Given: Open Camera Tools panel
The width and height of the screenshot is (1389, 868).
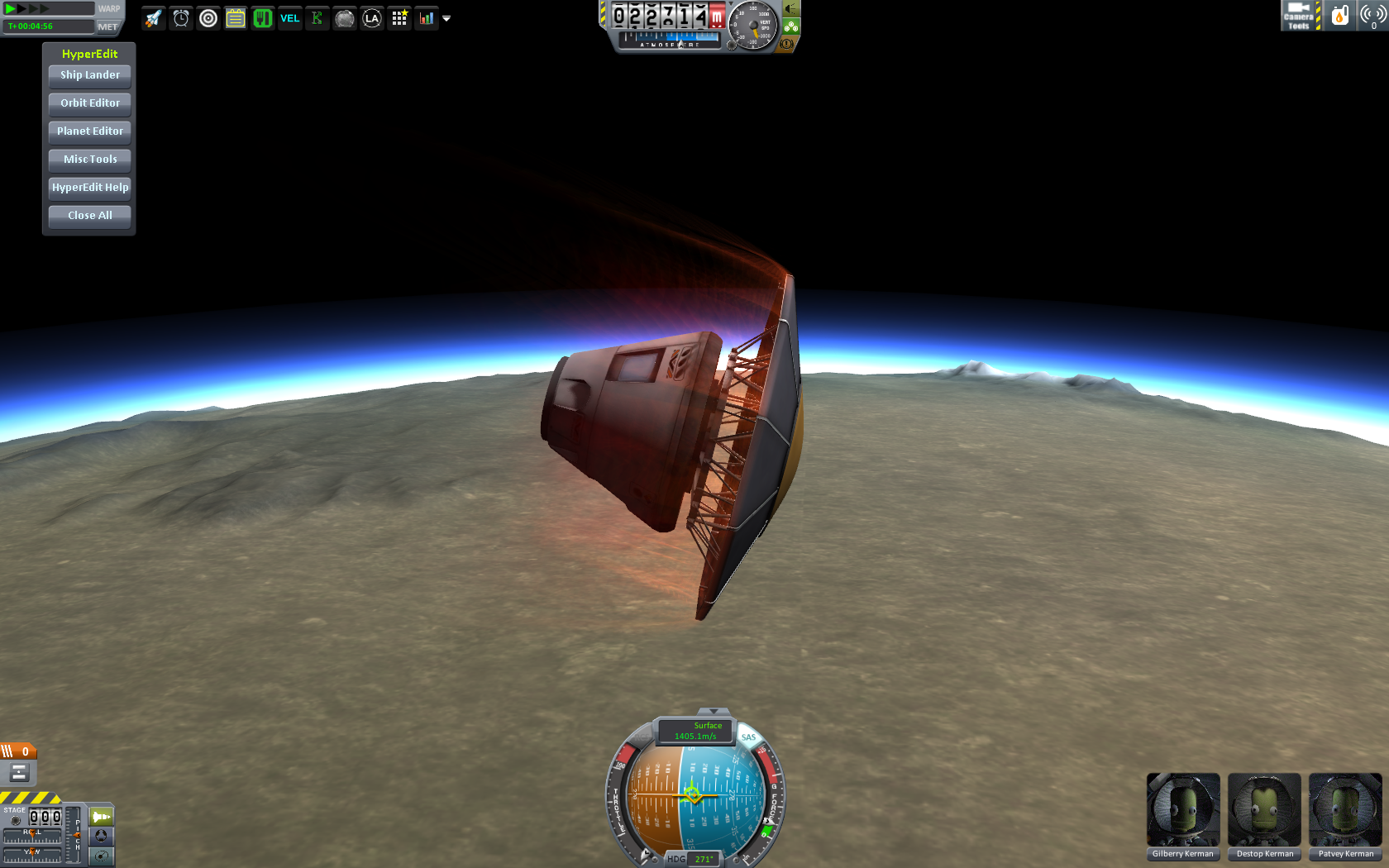Looking at the screenshot, I should point(1300,15).
